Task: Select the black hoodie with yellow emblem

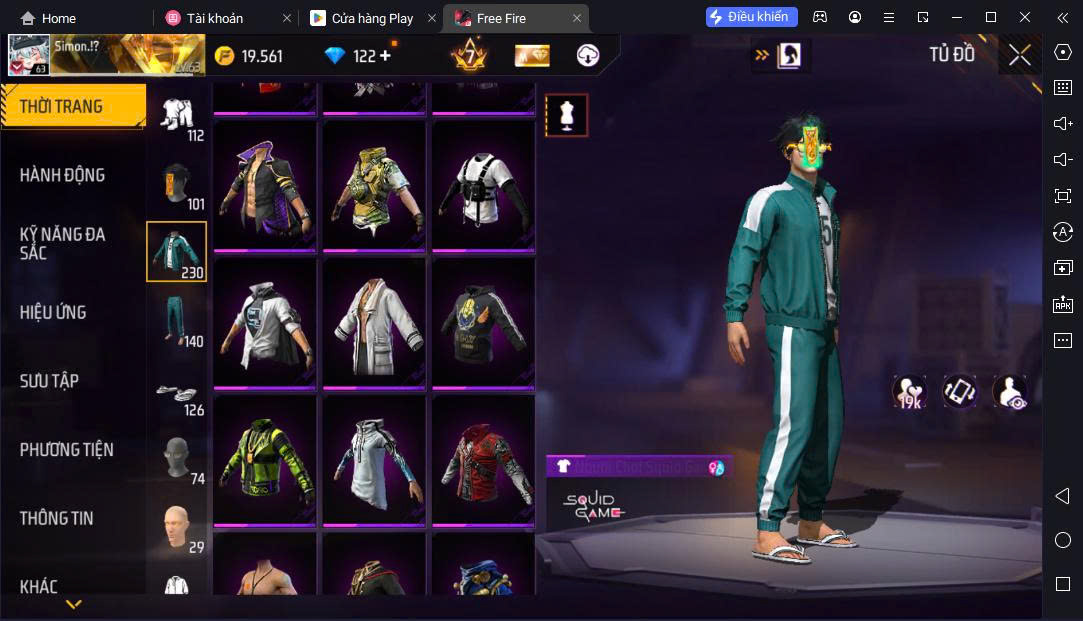Action: point(483,323)
